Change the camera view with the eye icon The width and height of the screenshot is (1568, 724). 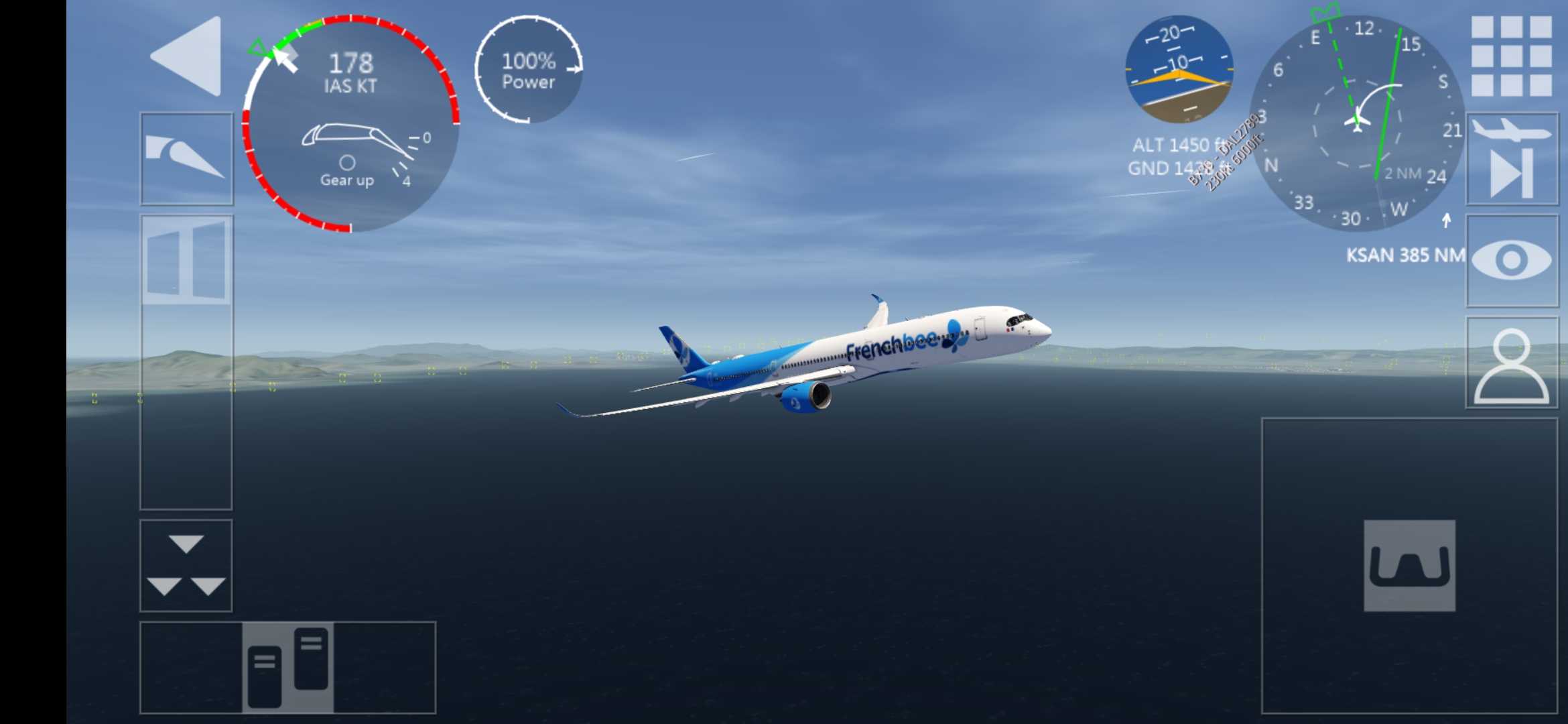click(x=1512, y=261)
